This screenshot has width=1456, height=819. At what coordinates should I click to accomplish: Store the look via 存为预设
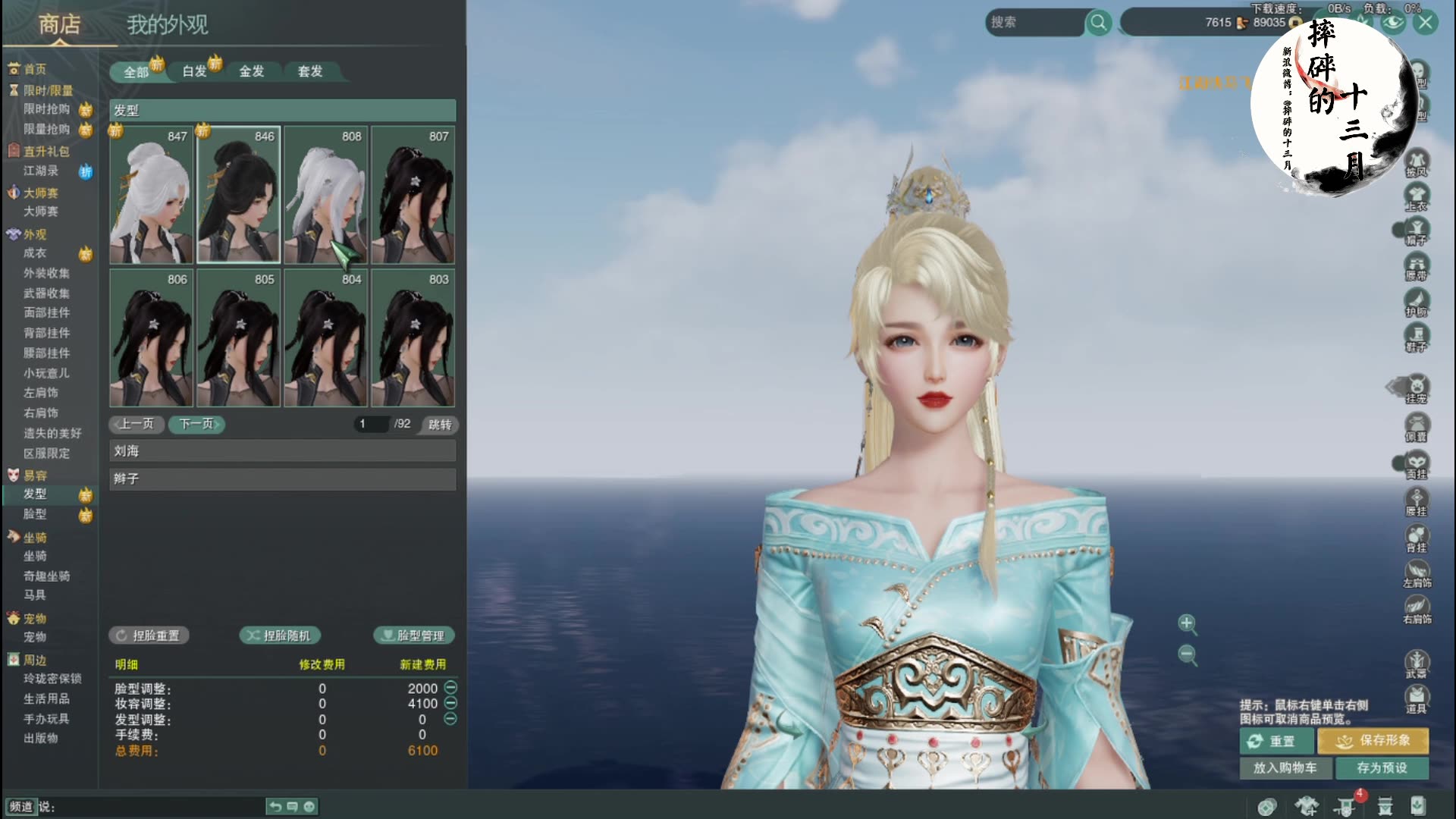1382,767
